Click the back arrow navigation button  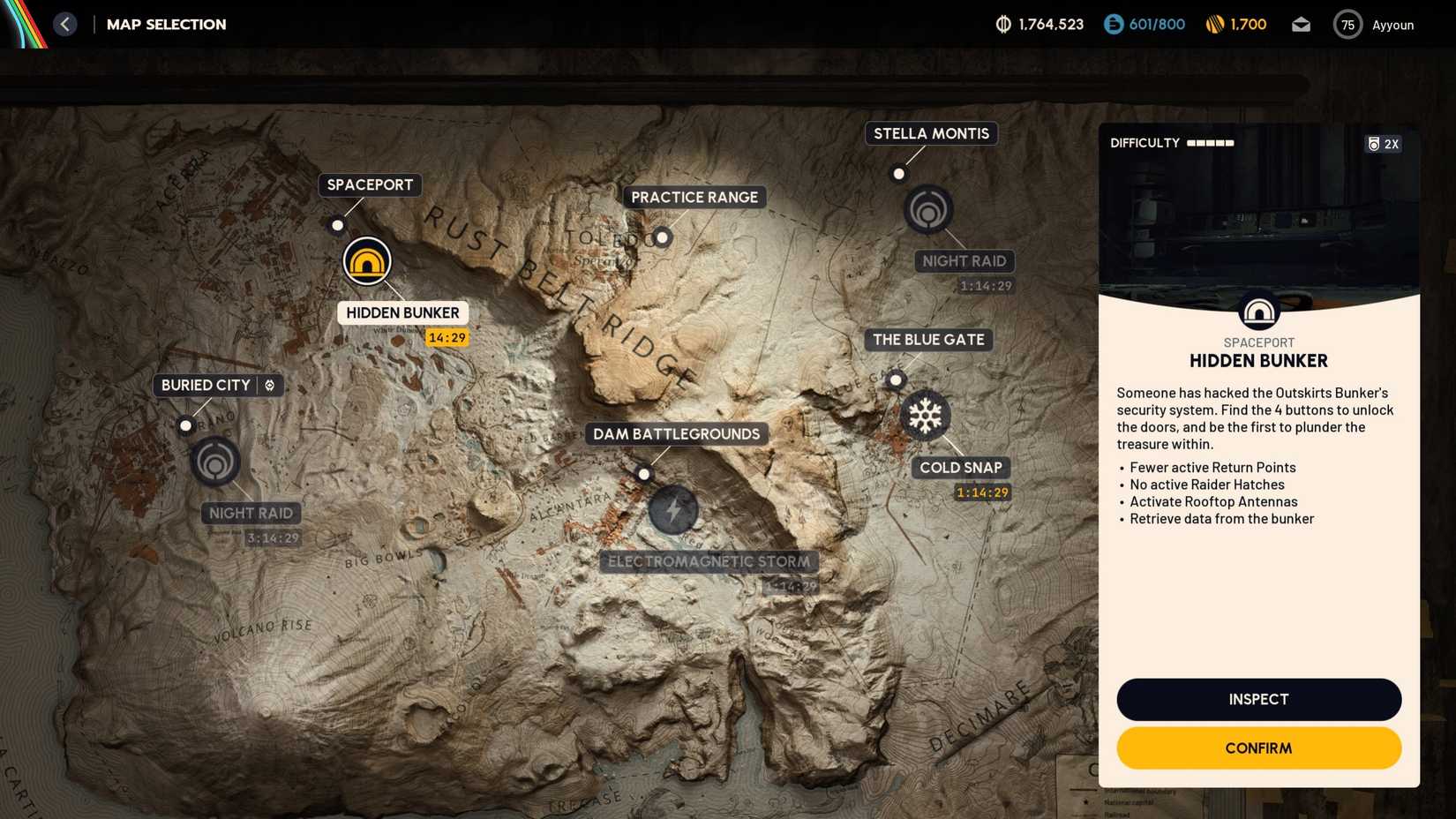point(64,23)
